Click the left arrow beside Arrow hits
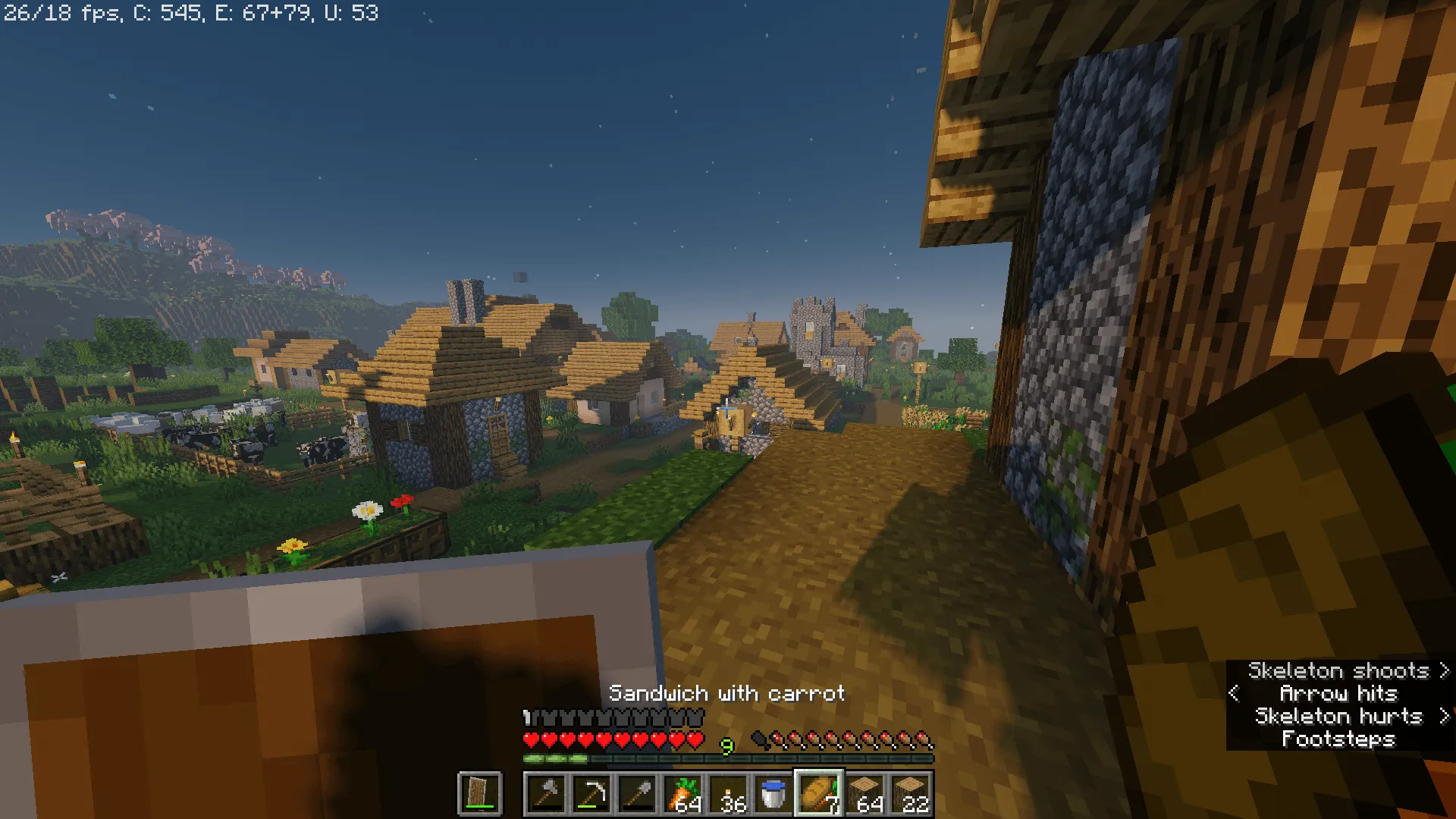This screenshot has width=1456, height=819. click(x=1235, y=693)
